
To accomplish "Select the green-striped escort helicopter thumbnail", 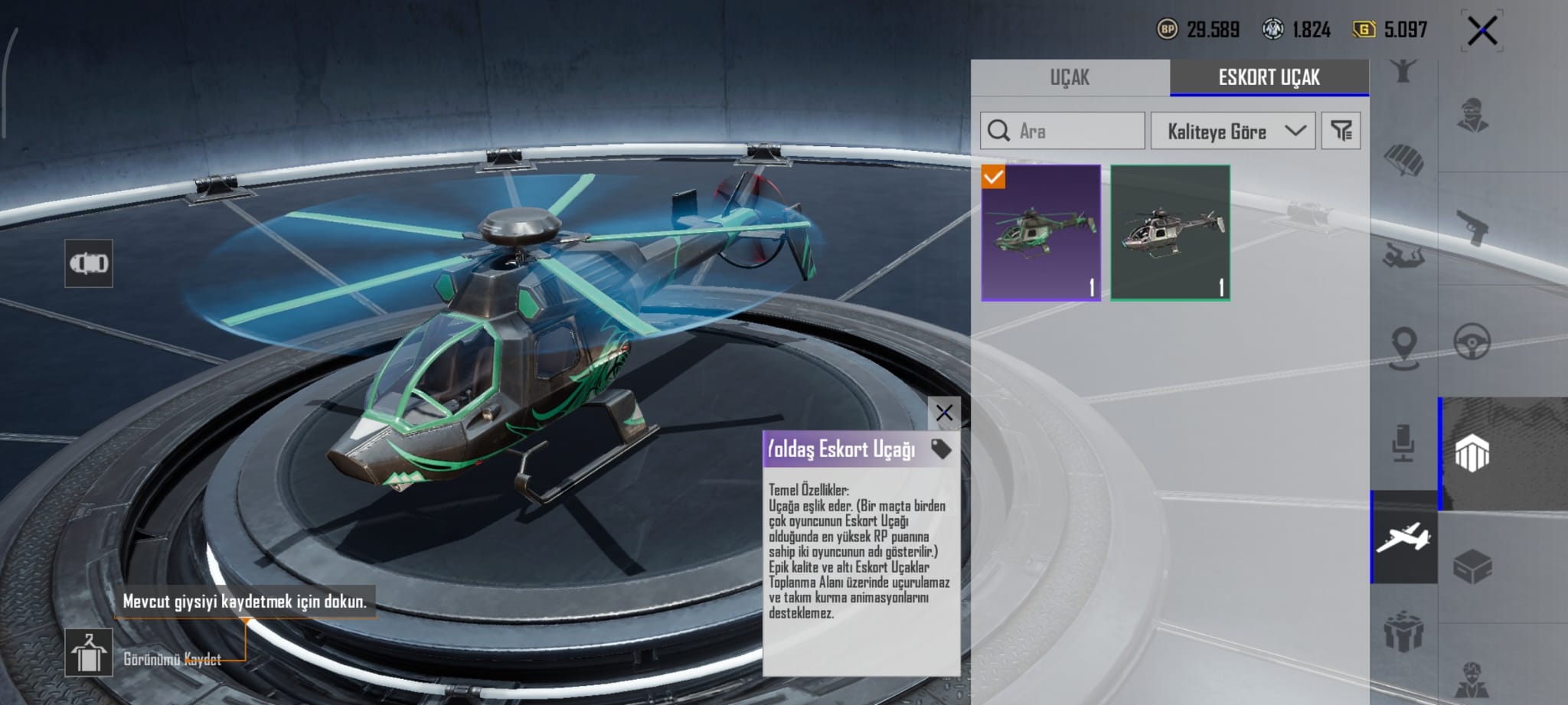I will tap(1041, 233).
